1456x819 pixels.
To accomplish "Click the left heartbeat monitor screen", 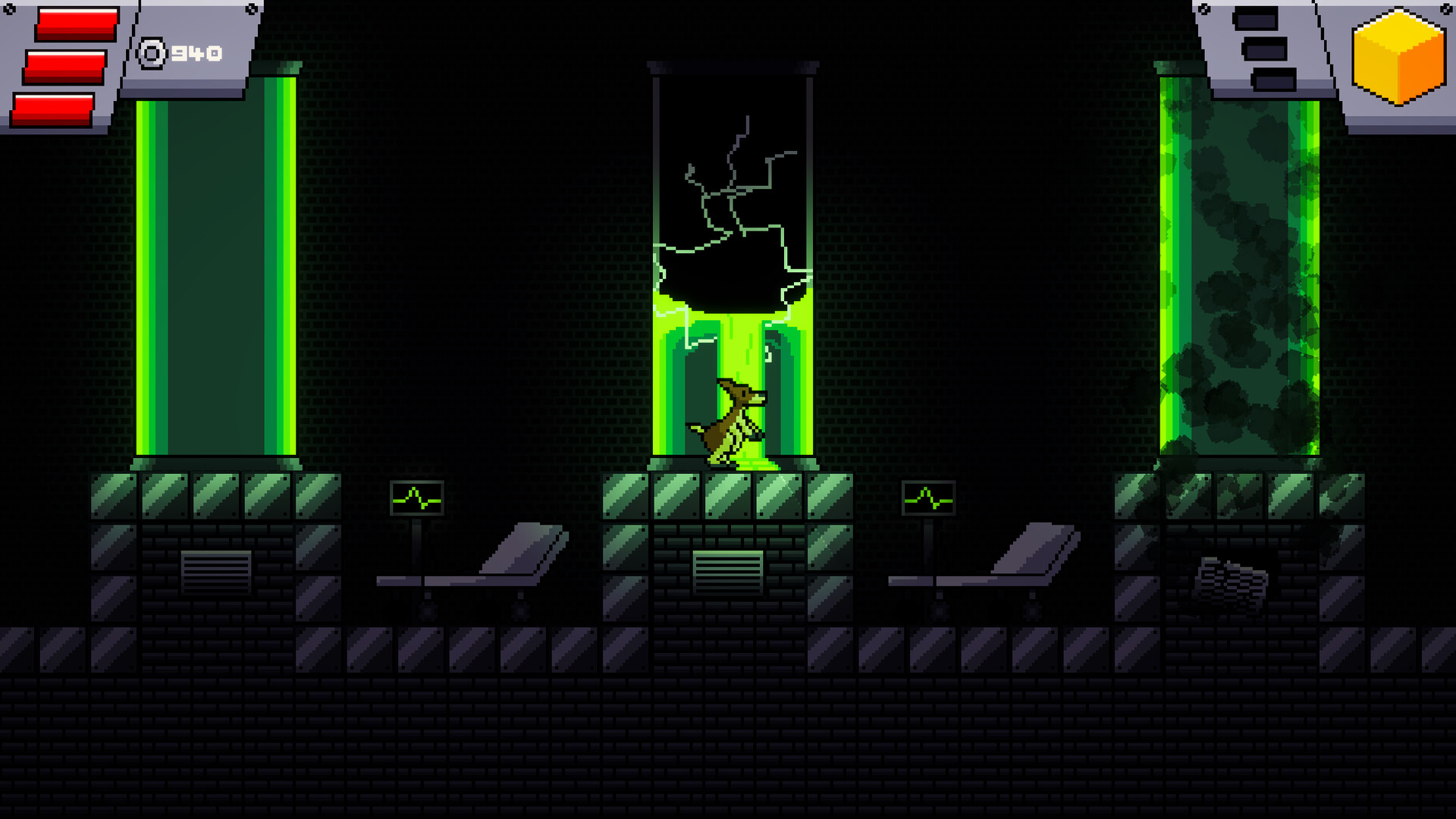I will (x=416, y=497).
